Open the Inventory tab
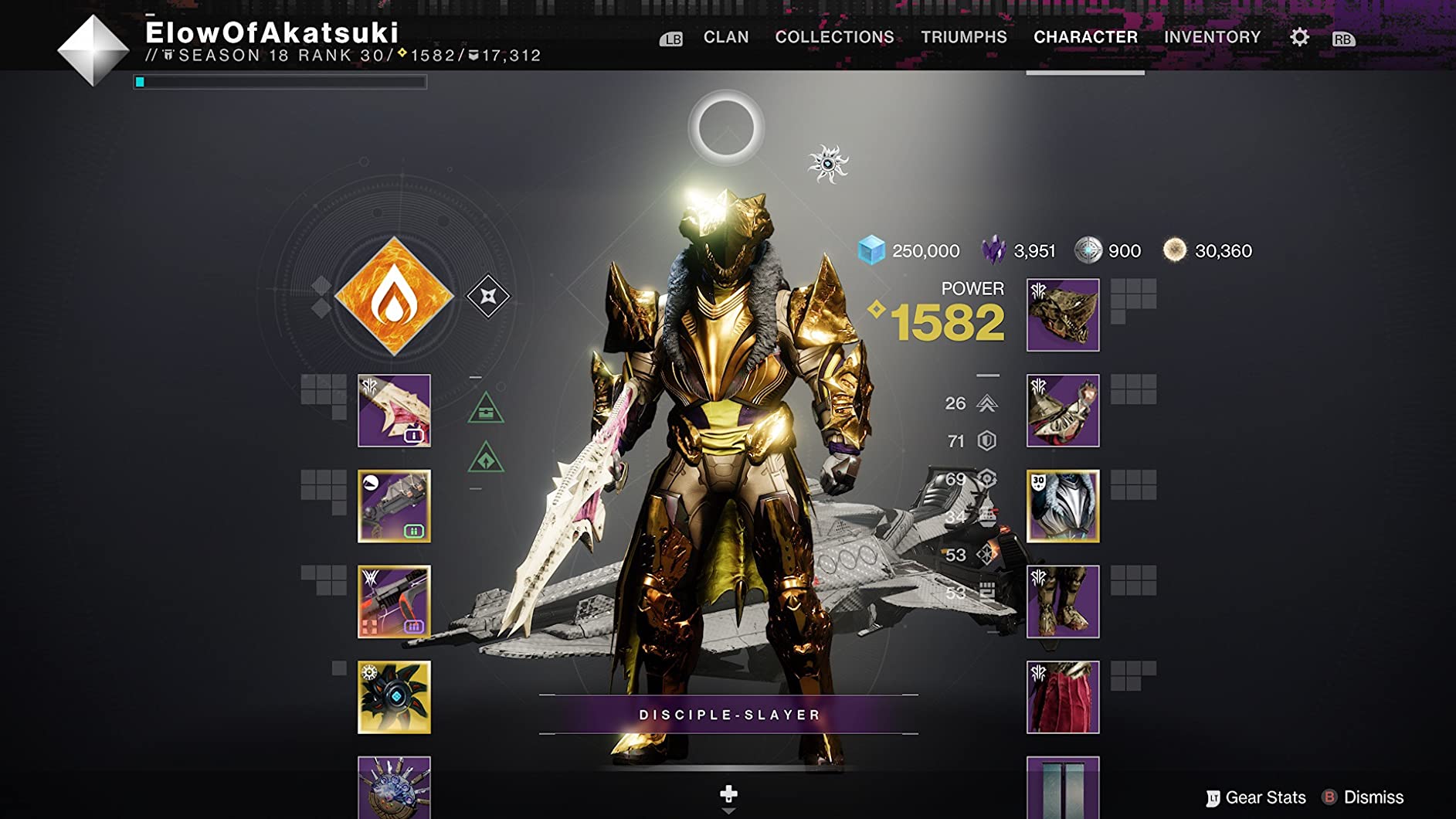The height and width of the screenshot is (819, 1456). tap(1212, 37)
